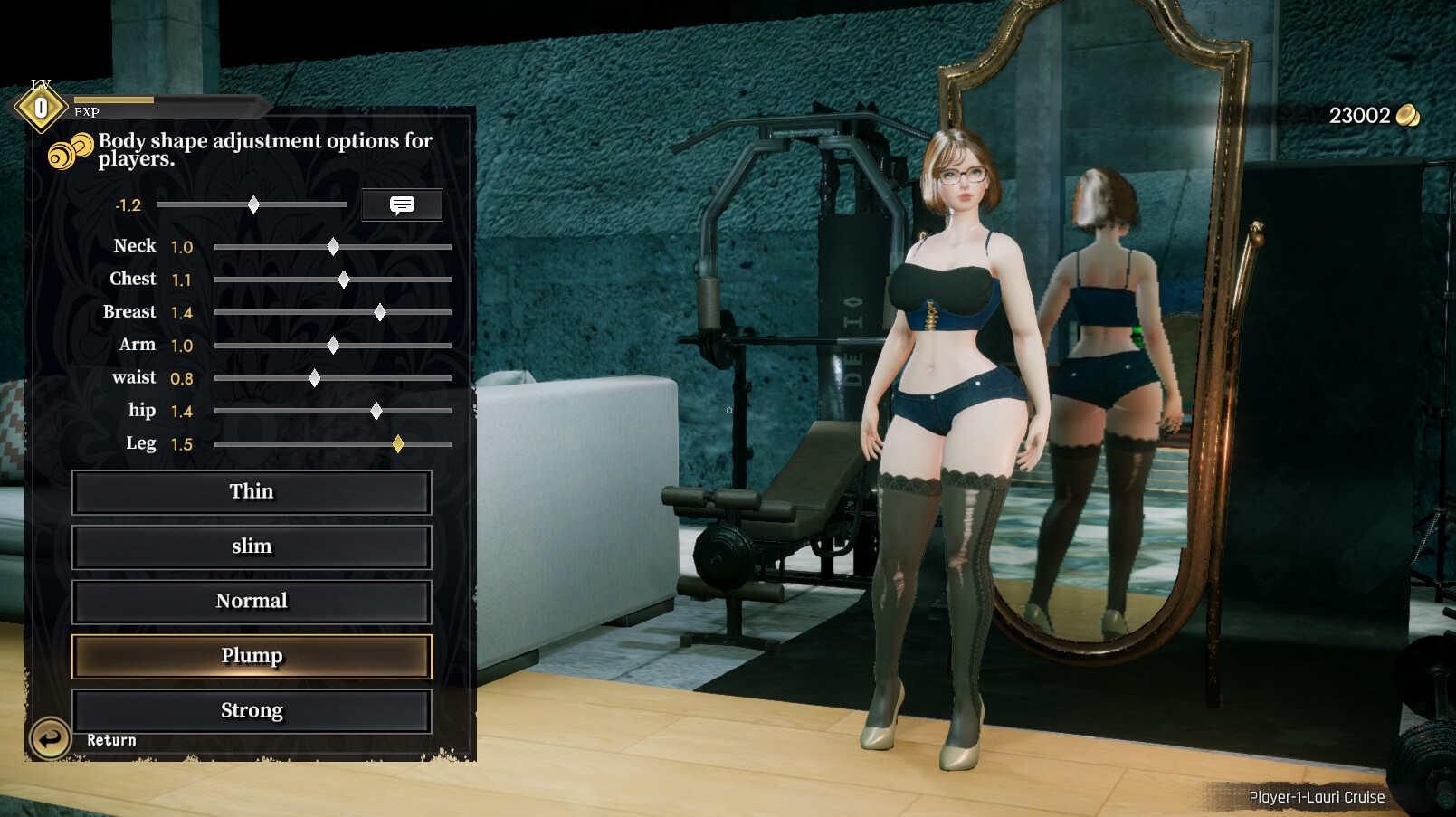
Task: Select the Strong body preset
Action: pos(252,711)
